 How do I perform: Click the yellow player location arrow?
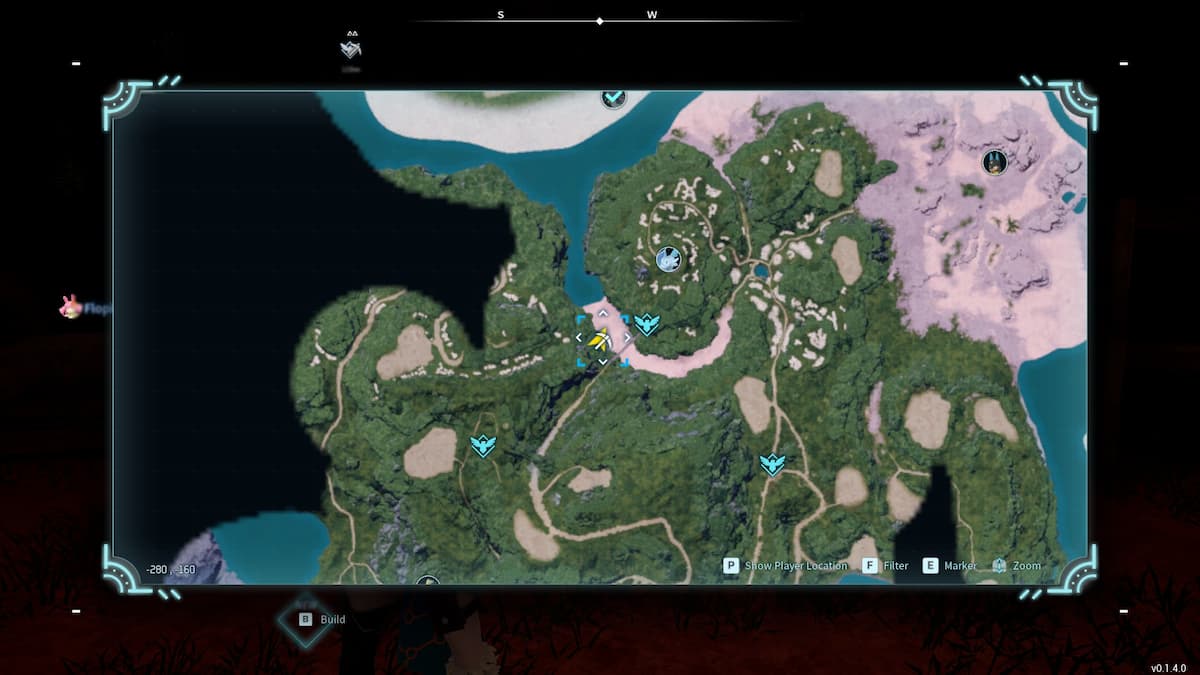click(602, 342)
